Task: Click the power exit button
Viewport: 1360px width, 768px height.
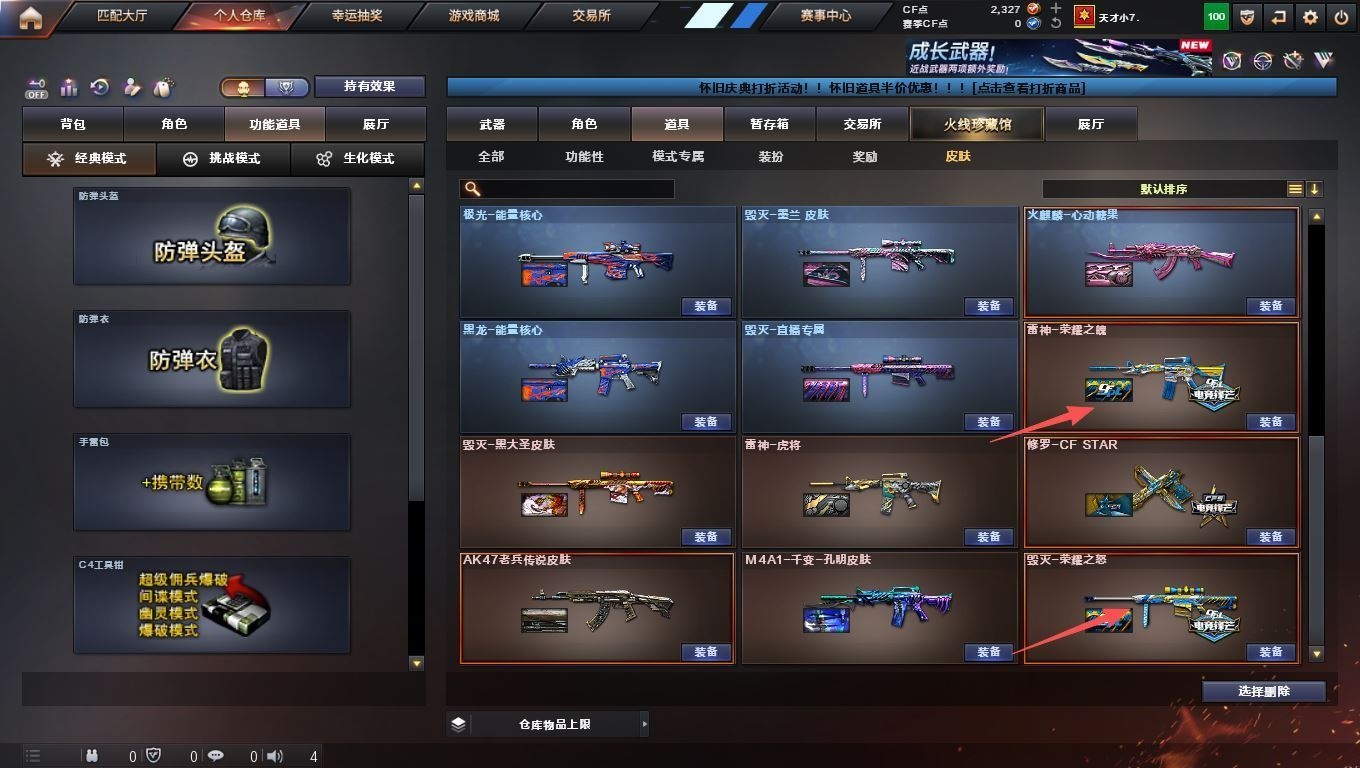Action: point(1341,17)
